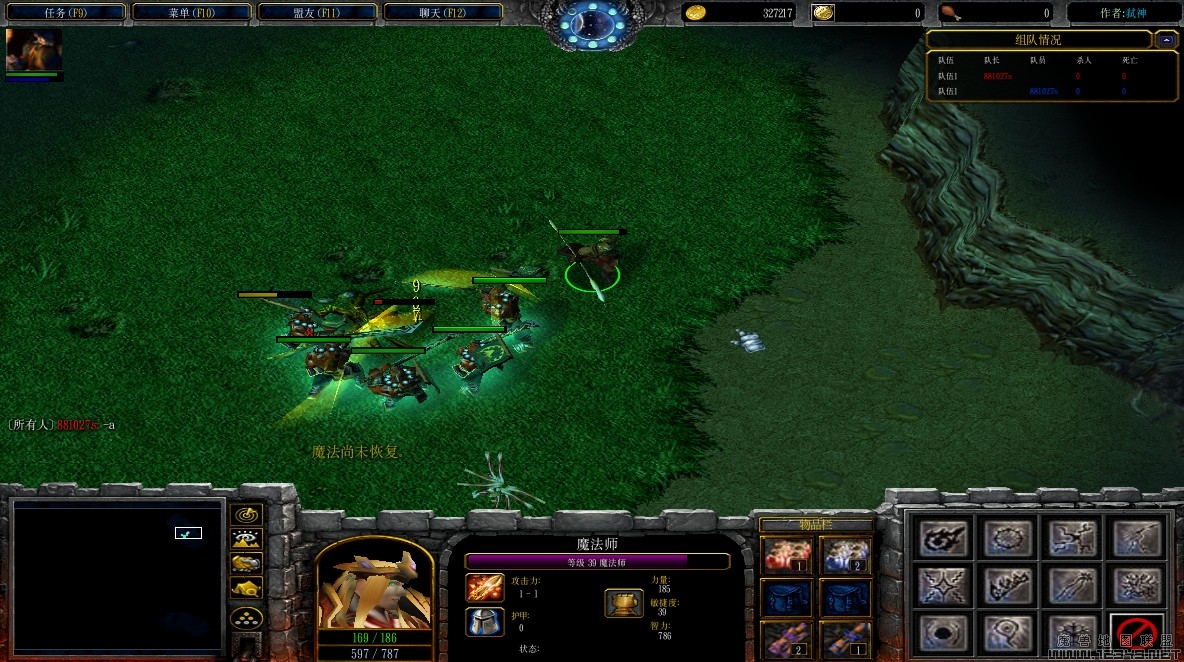The image size is (1184, 662).
Task: Cast the dark hole spell
Action: (x=944, y=632)
